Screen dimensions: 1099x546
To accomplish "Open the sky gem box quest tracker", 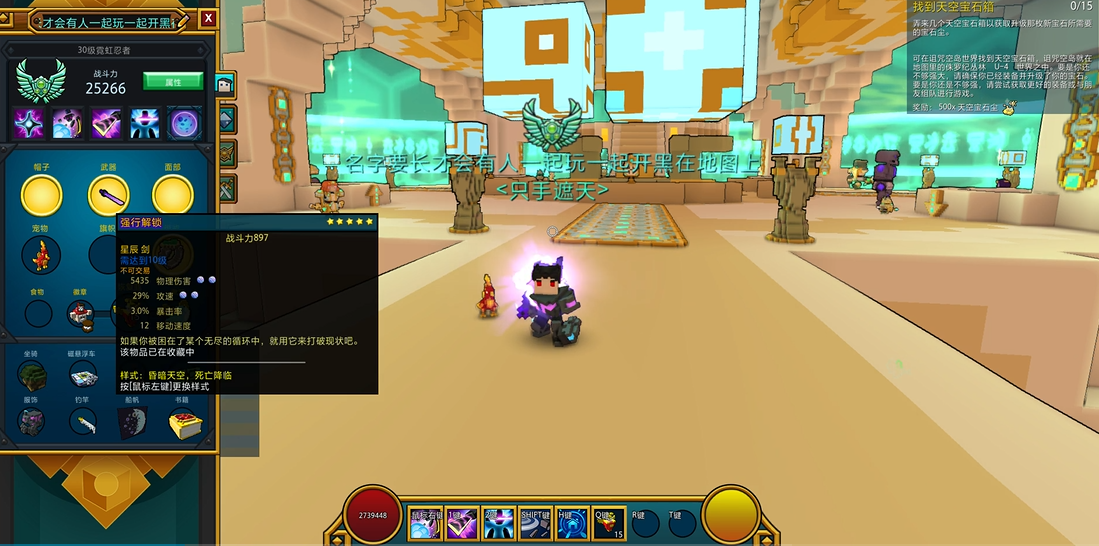I will pos(1000,8).
